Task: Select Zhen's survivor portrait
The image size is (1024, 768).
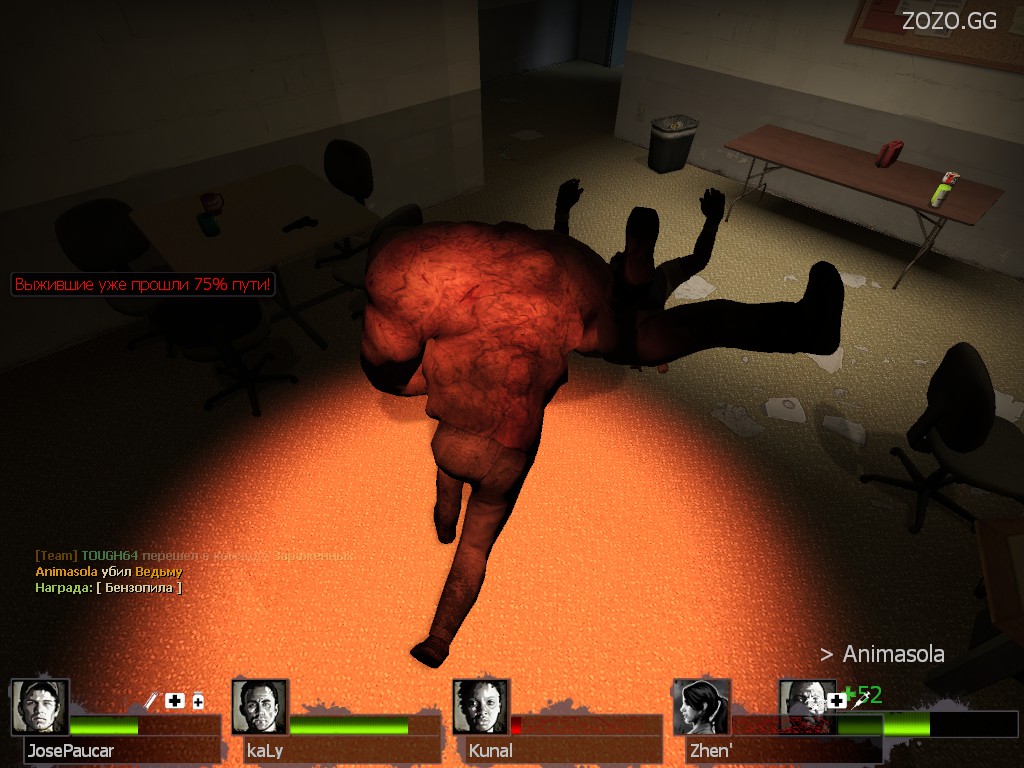Action: click(702, 707)
